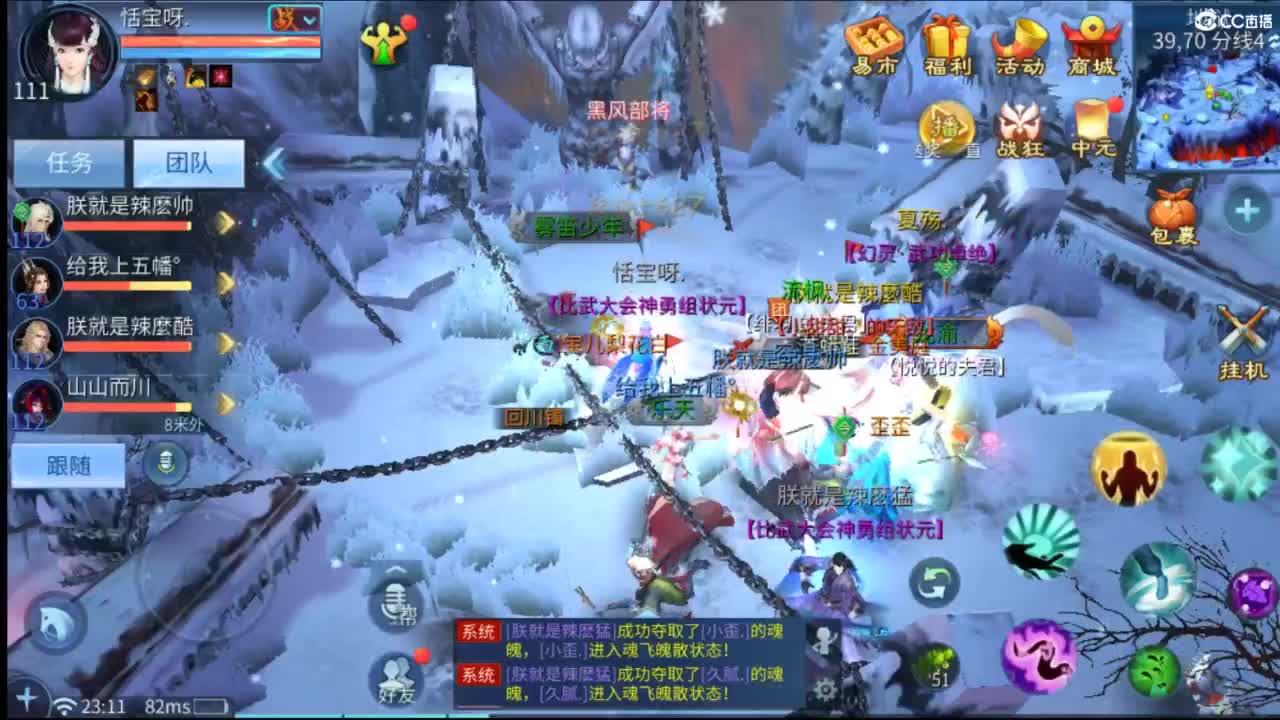This screenshot has width=1280, height=720.
Task: Open the 活动 events horn icon
Action: coord(1022,45)
